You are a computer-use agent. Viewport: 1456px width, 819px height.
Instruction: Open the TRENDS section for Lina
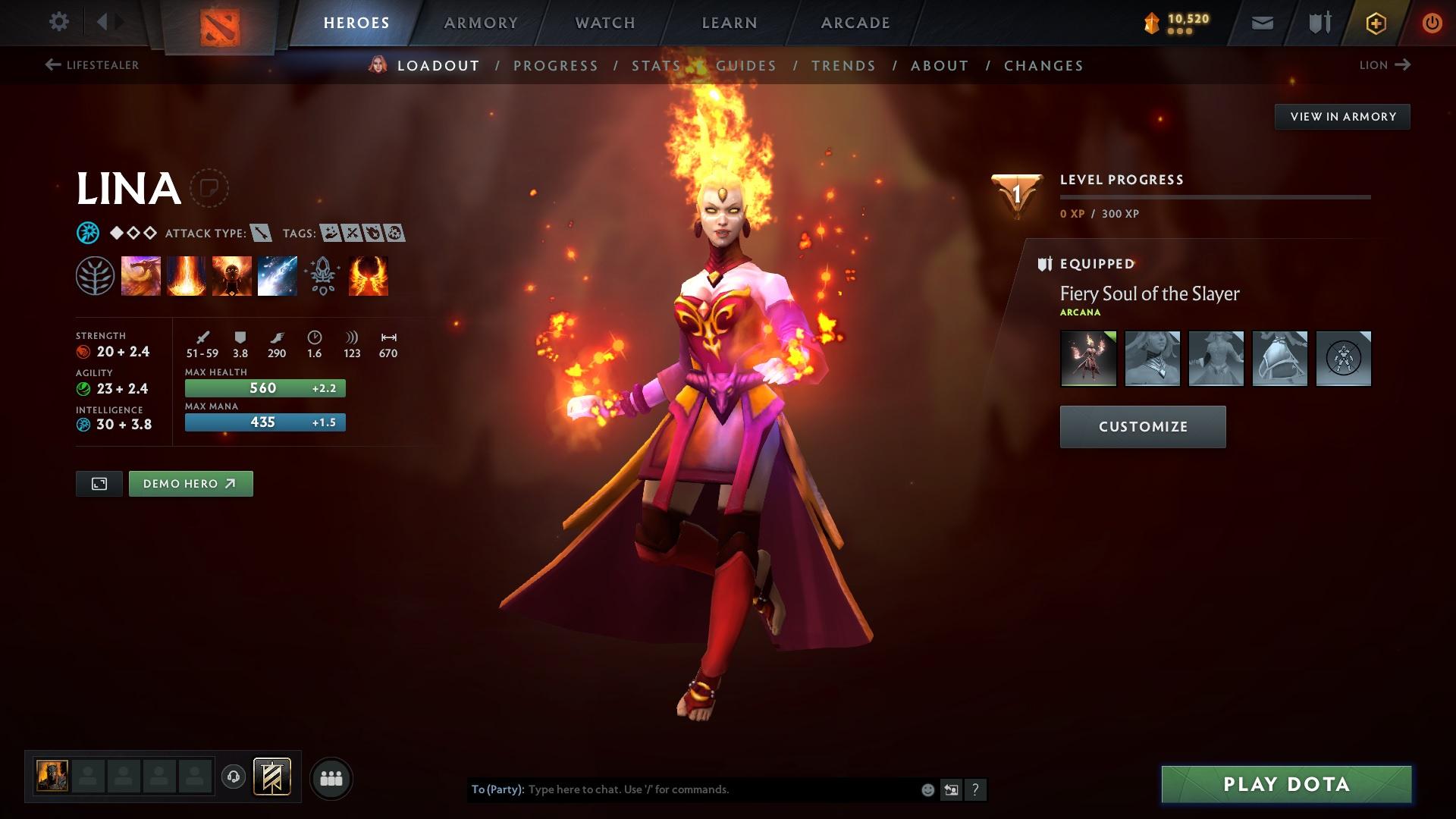(x=844, y=66)
